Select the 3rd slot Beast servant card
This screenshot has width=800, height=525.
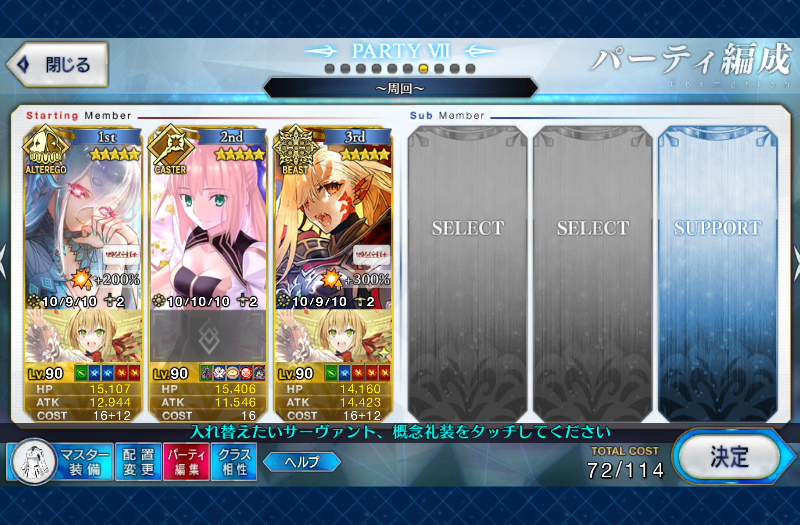[333, 220]
